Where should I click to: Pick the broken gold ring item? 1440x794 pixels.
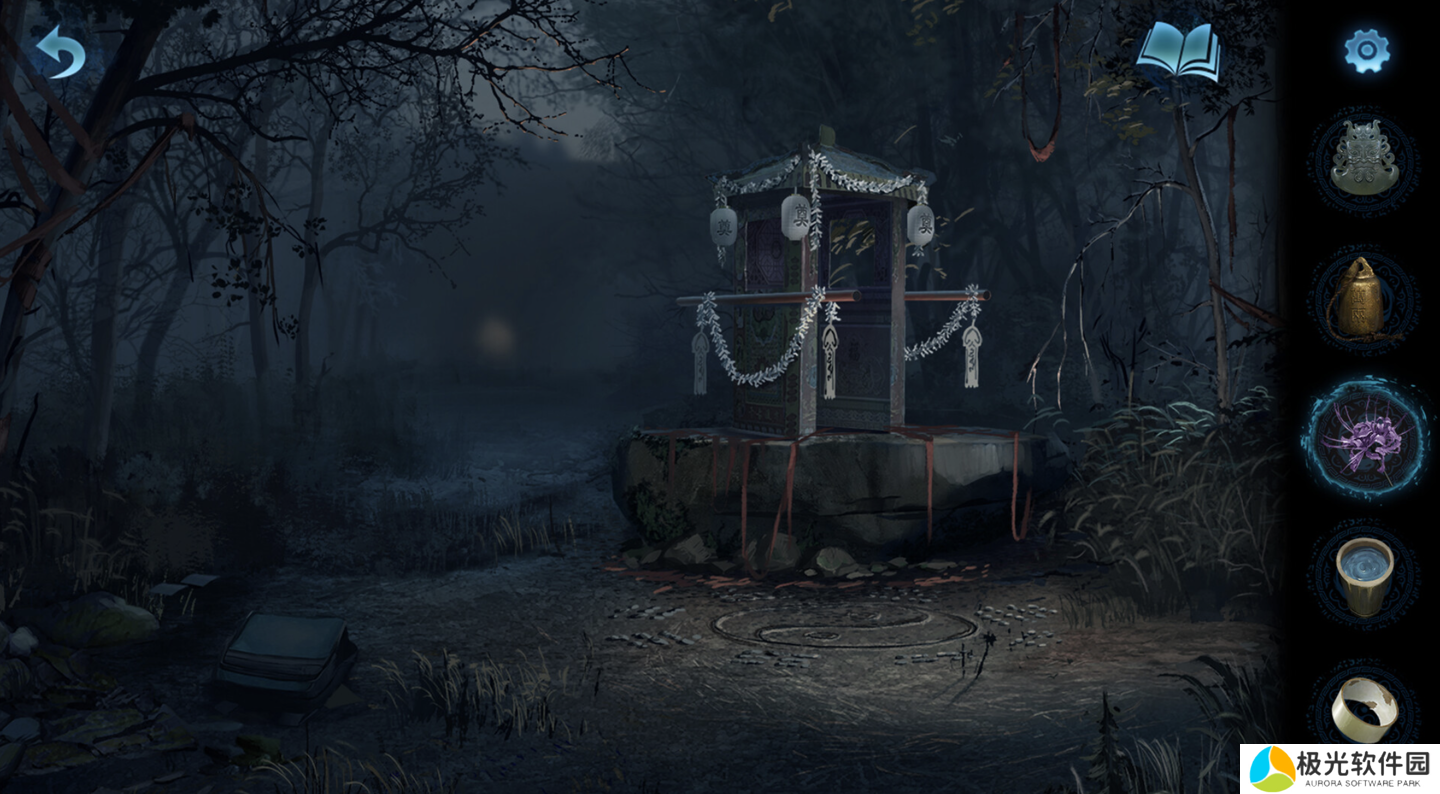click(1364, 706)
